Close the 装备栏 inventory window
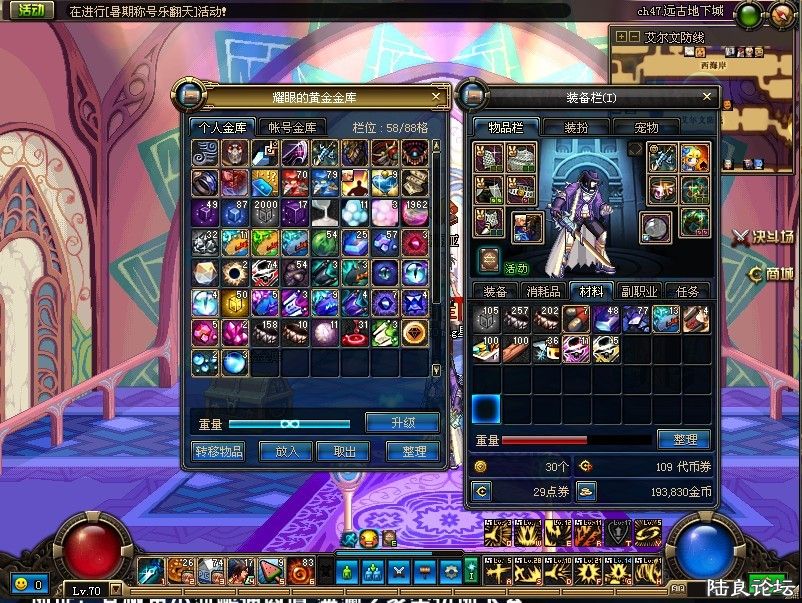Image resolution: width=802 pixels, height=603 pixels. click(x=707, y=97)
